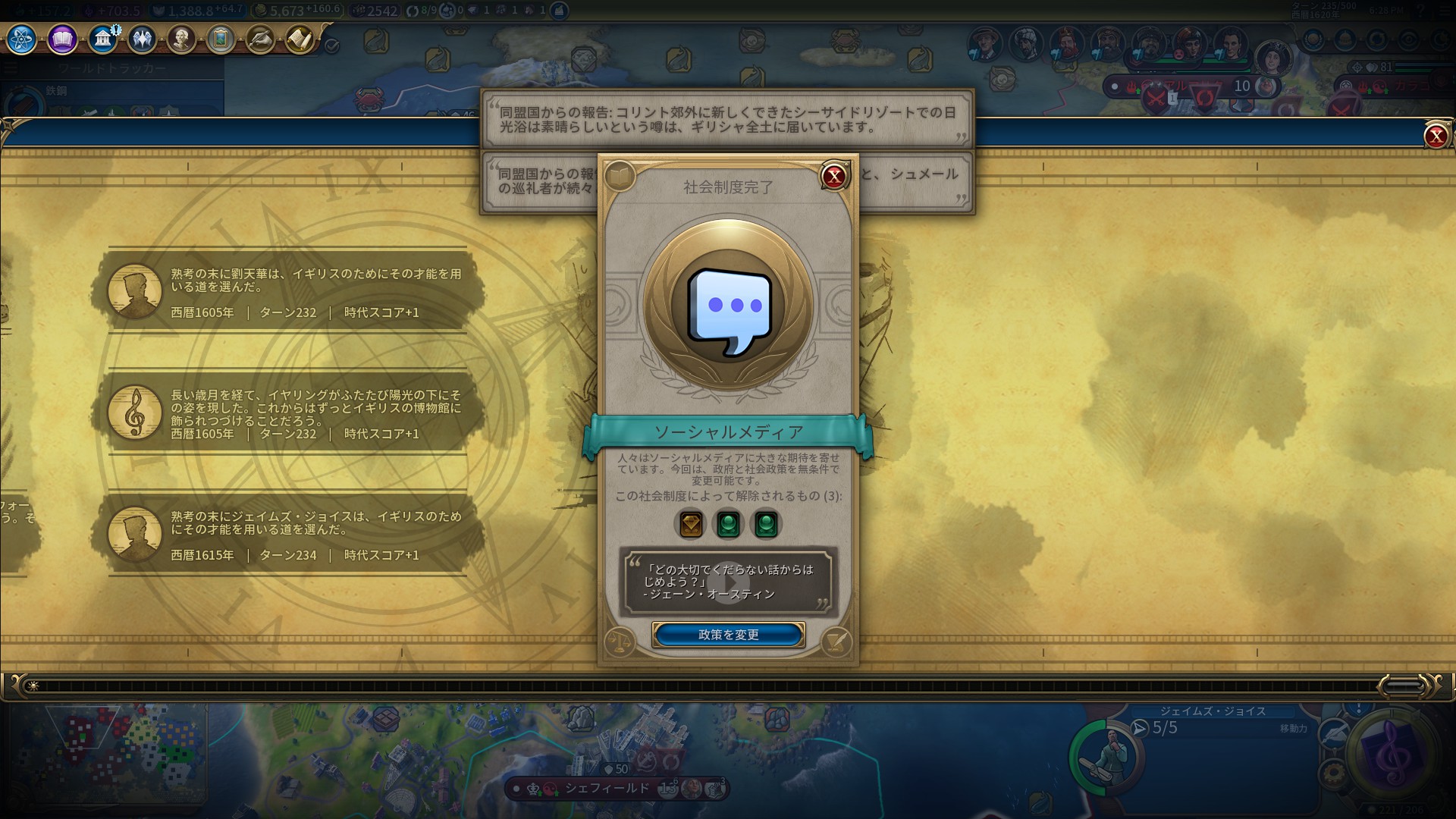The height and width of the screenshot is (819, 1456).
Task: Select the ジェイムズ・ジョイス timeline moment
Action: (288, 535)
